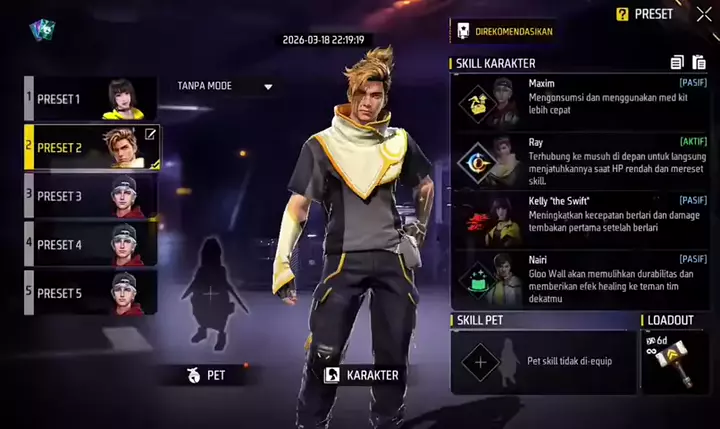This screenshot has height=429, width=720.
Task: Open the Direkomendasikan recommended skills
Action: pyautogui.click(x=503, y=31)
